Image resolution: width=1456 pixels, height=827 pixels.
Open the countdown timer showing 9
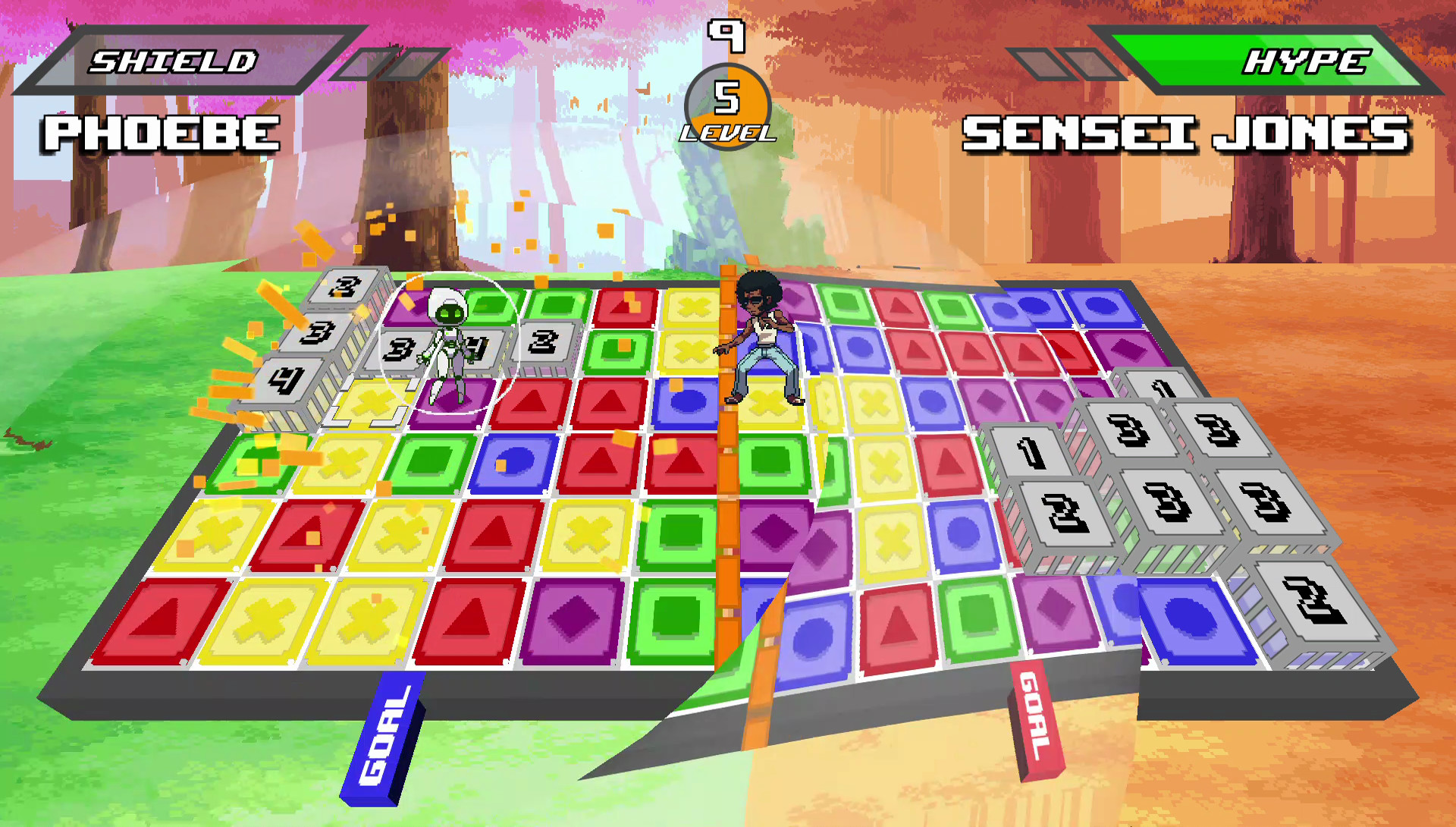pyautogui.click(x=725, y=34)
